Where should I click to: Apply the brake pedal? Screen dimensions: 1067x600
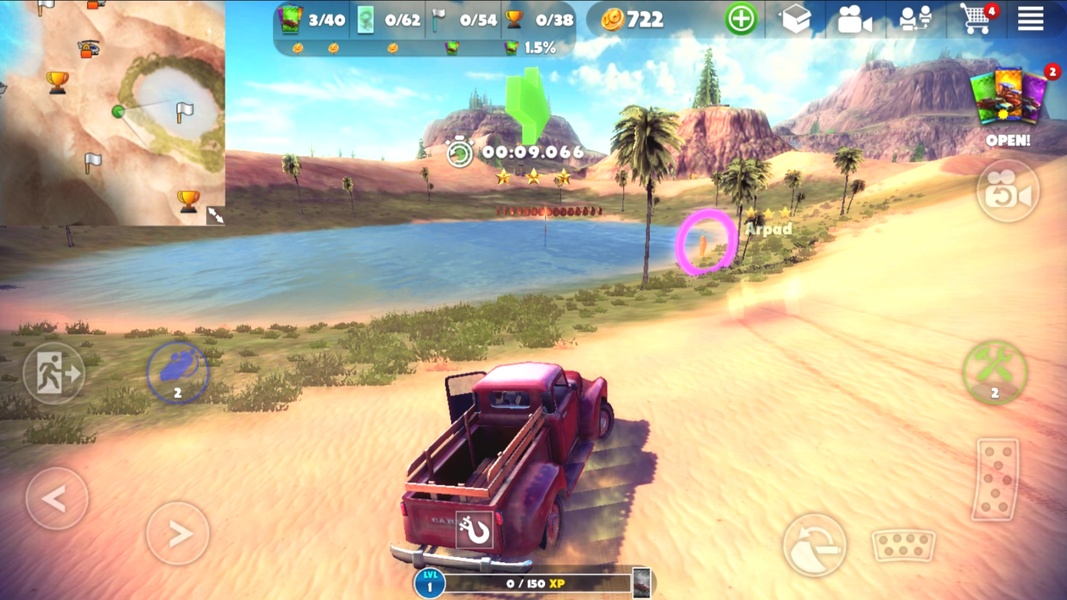click(x=903, y=545)
